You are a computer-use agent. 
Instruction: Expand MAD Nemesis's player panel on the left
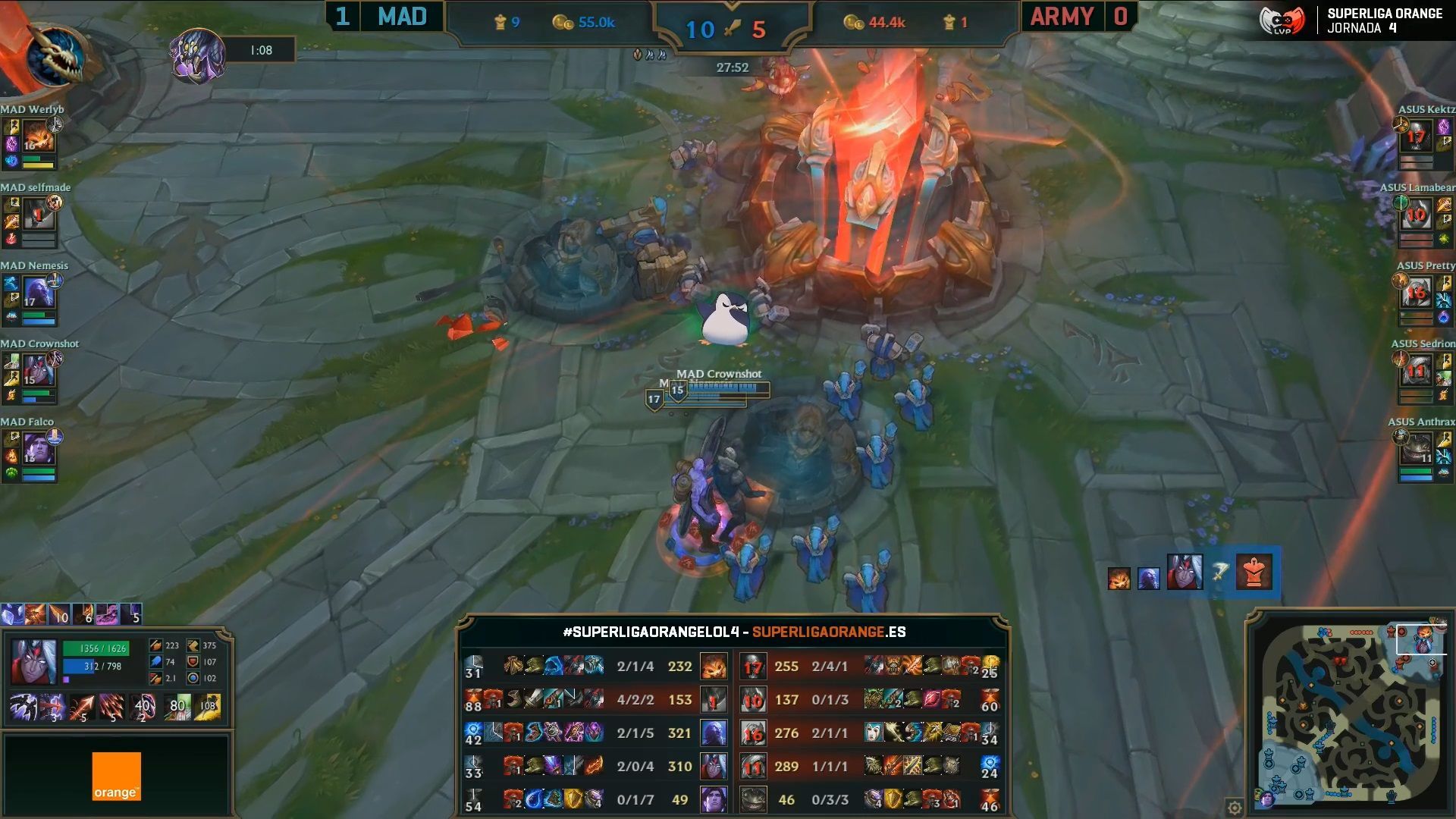[x=30, y=296]
